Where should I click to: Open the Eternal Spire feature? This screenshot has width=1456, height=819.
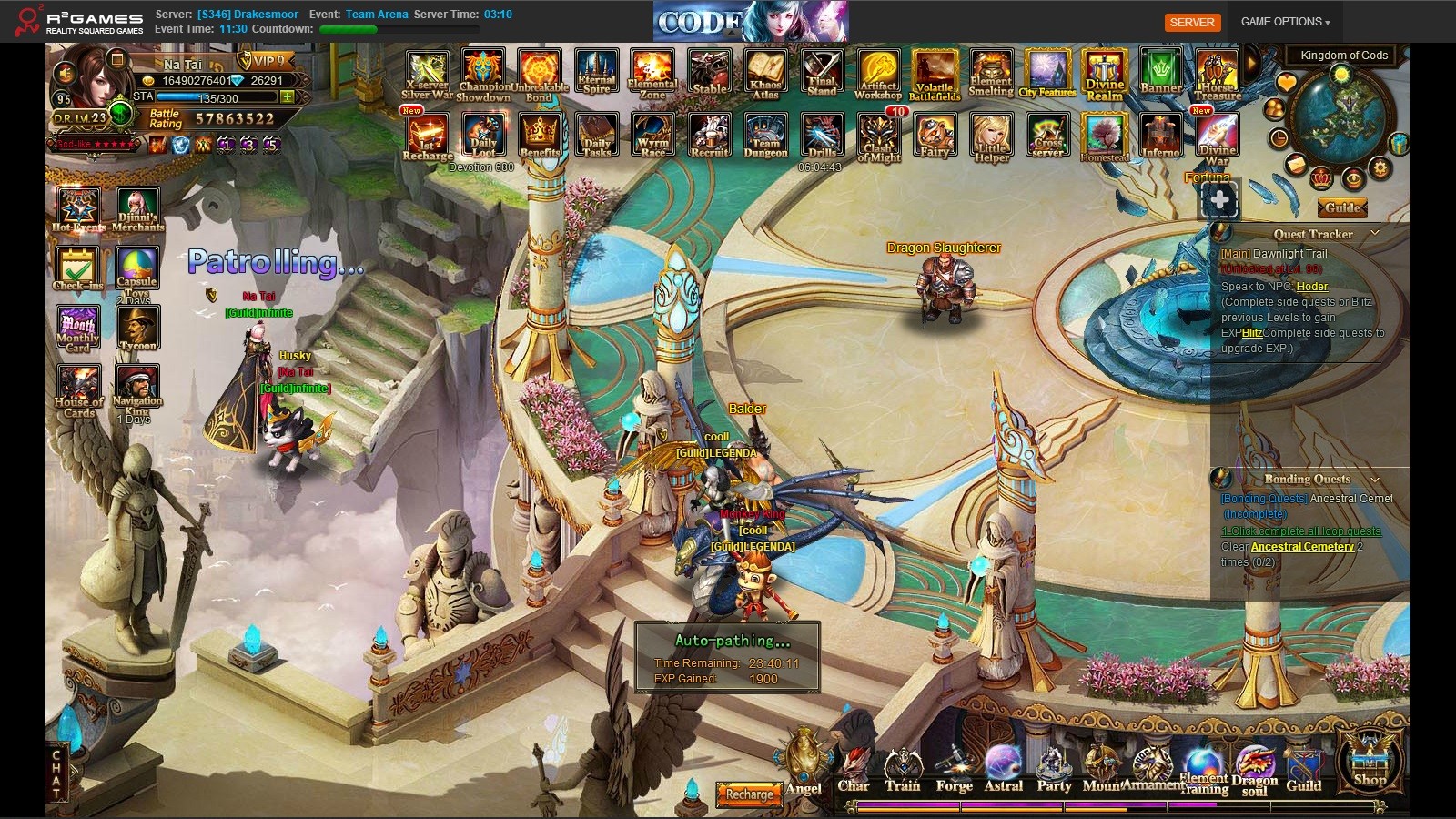click(x=597, y=72)
